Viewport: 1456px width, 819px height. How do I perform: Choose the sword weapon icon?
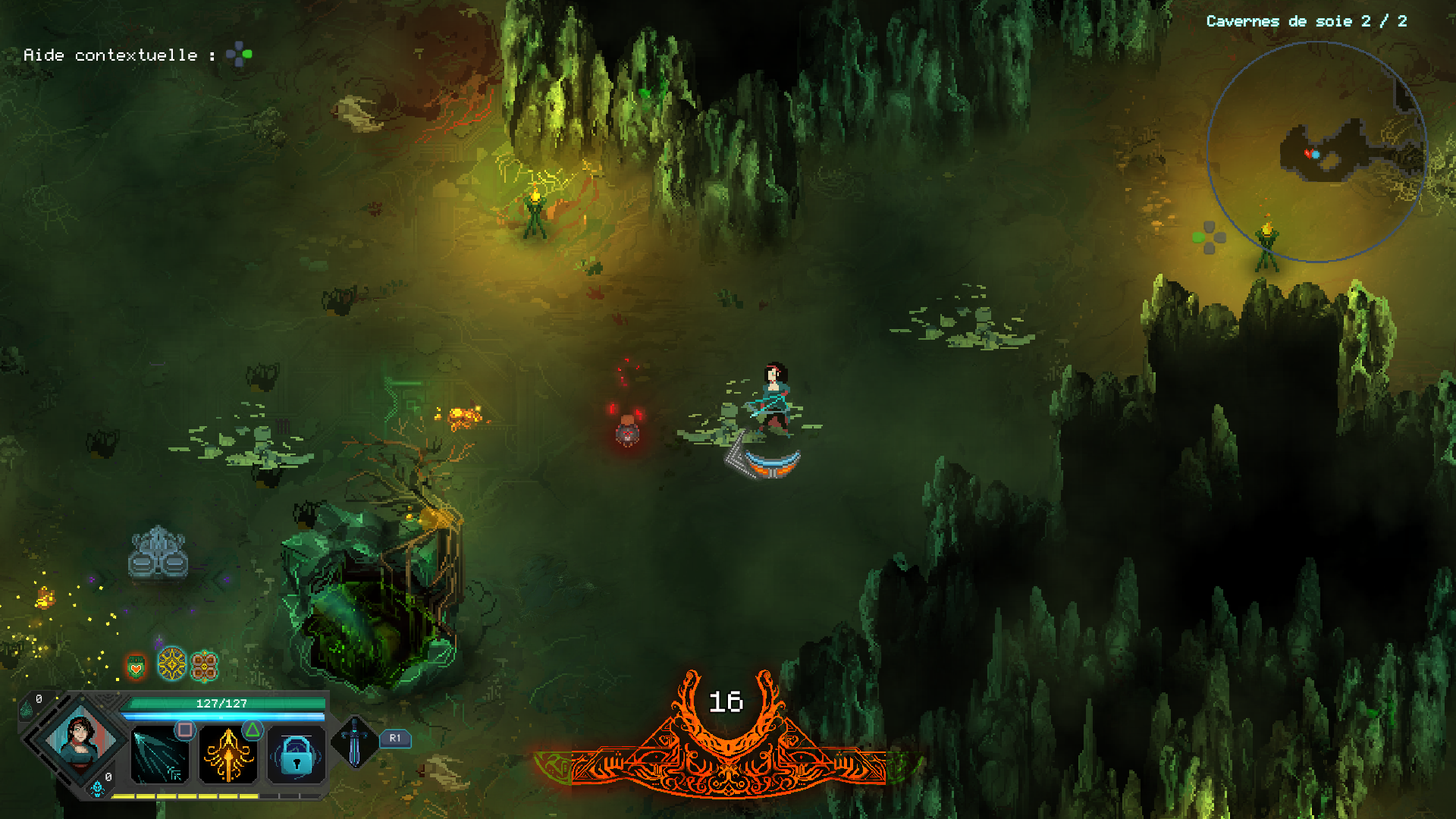pyautogui.click(x=354, y=742)
